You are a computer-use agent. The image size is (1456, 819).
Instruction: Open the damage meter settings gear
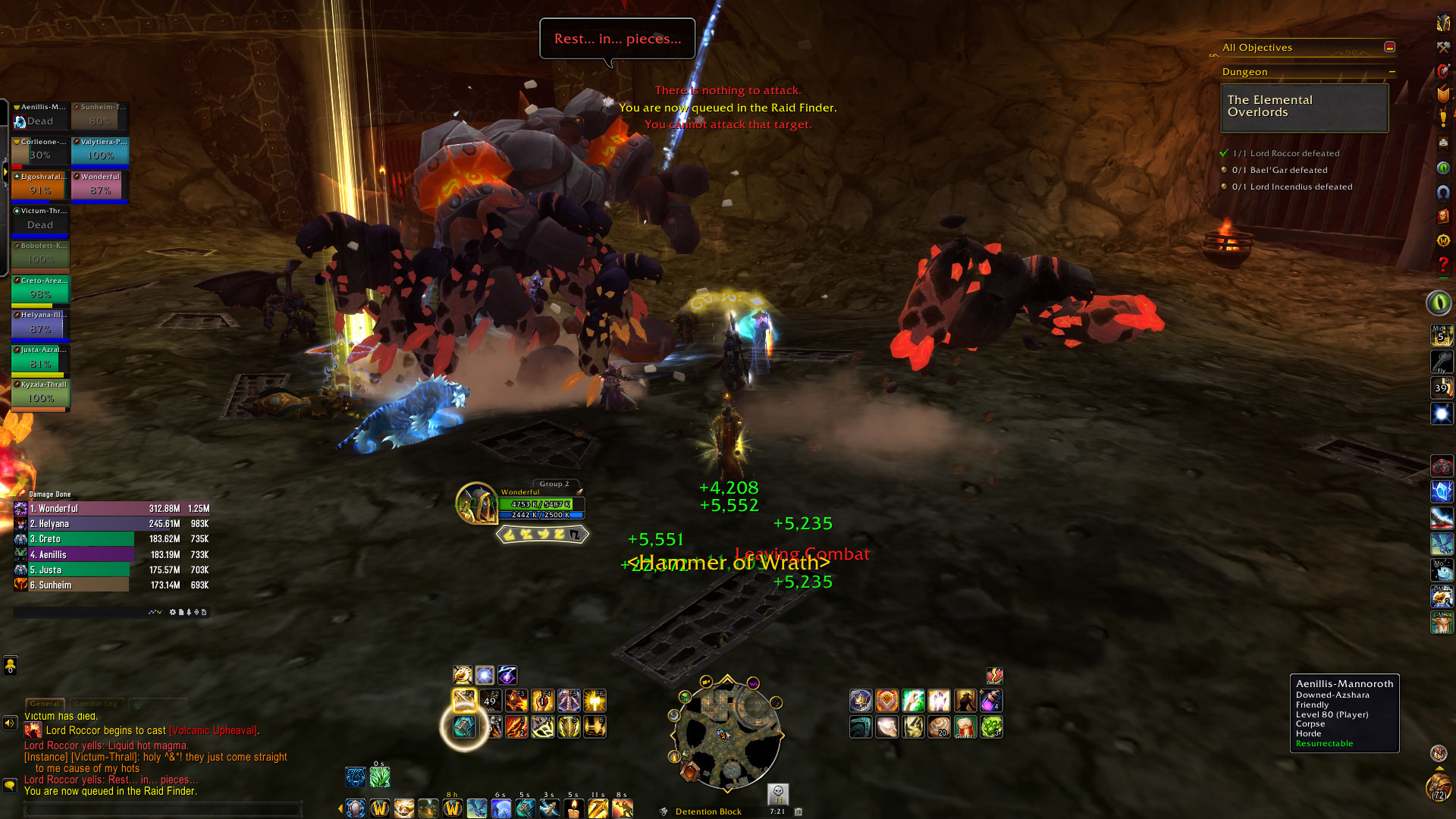[x=173, y=612]
